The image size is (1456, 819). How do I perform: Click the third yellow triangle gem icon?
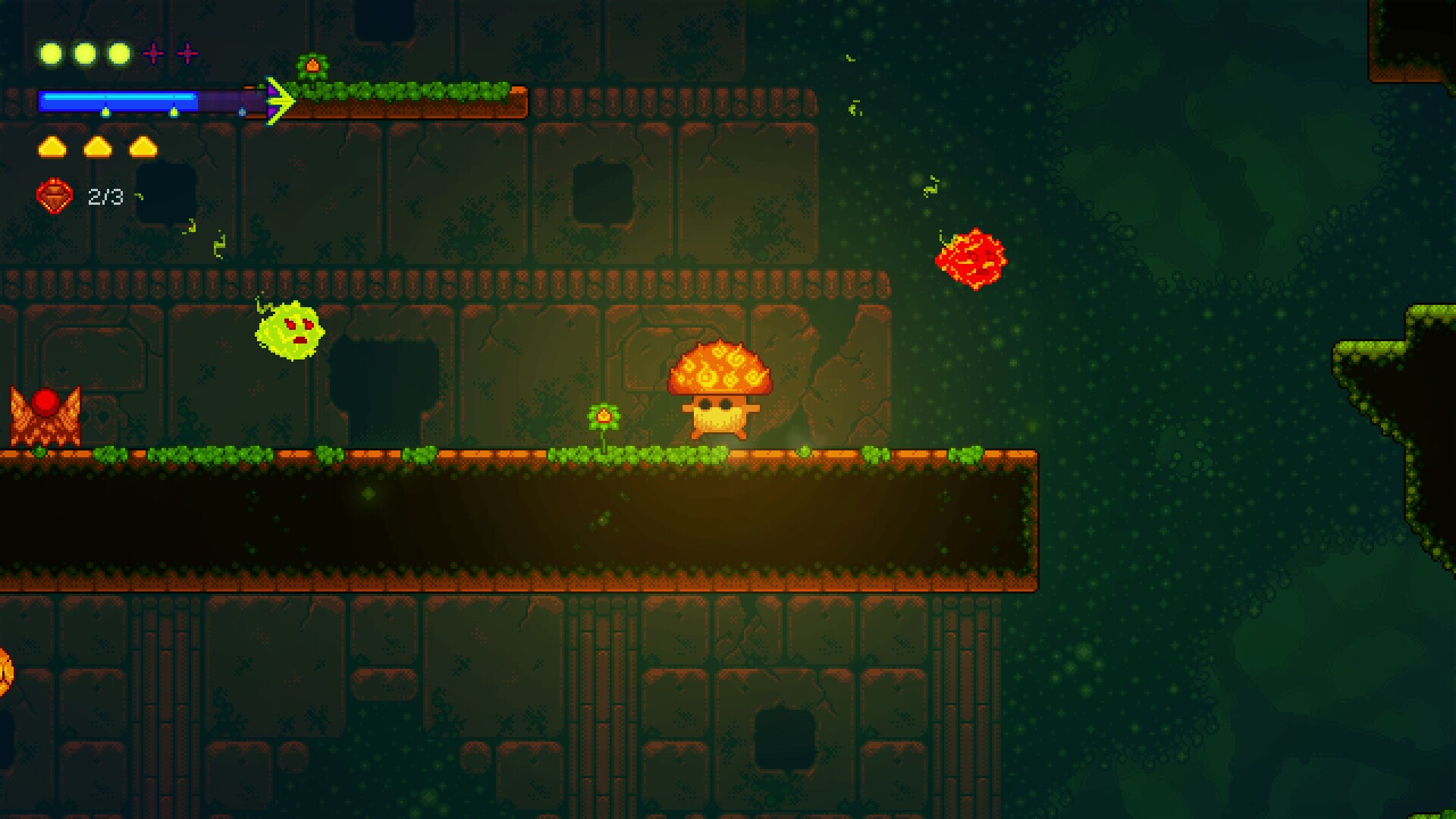click(x=142, y=148)
